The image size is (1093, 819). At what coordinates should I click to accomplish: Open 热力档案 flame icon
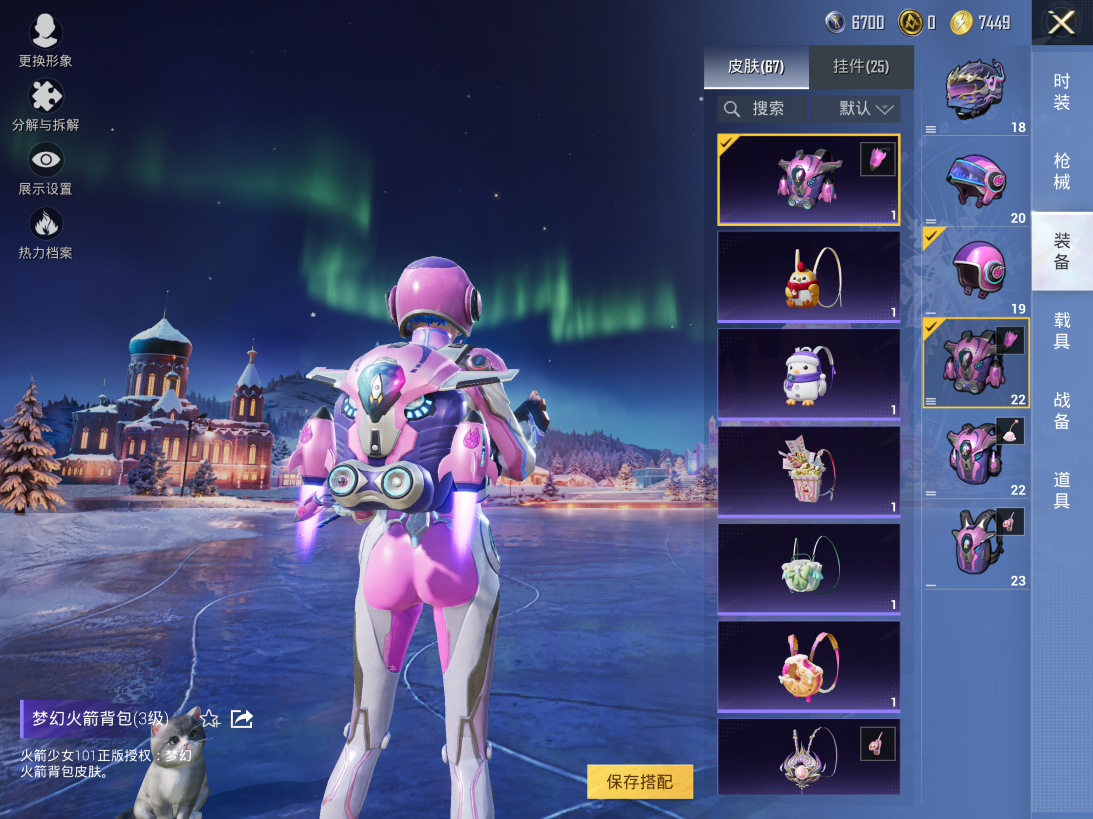pos(45,232)
